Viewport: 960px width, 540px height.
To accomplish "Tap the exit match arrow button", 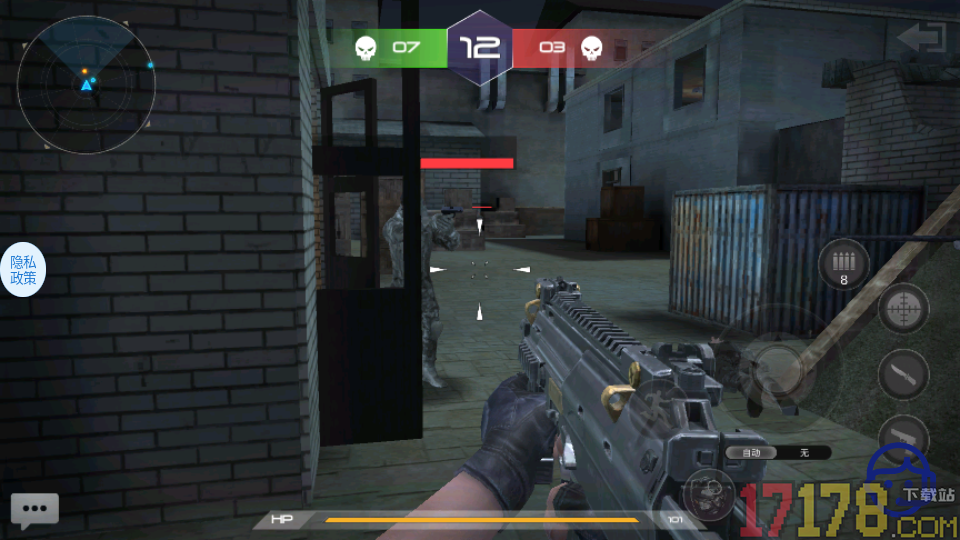I will 921,39.
